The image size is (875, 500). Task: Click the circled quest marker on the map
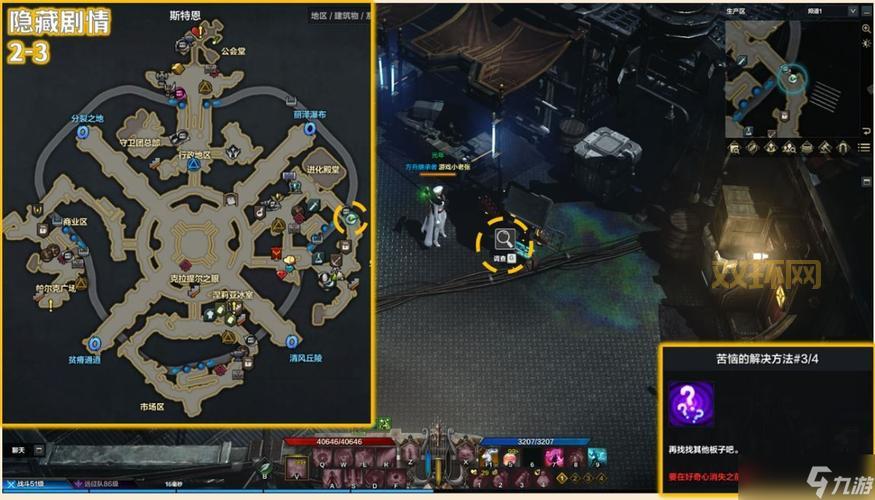click(350, 216)
